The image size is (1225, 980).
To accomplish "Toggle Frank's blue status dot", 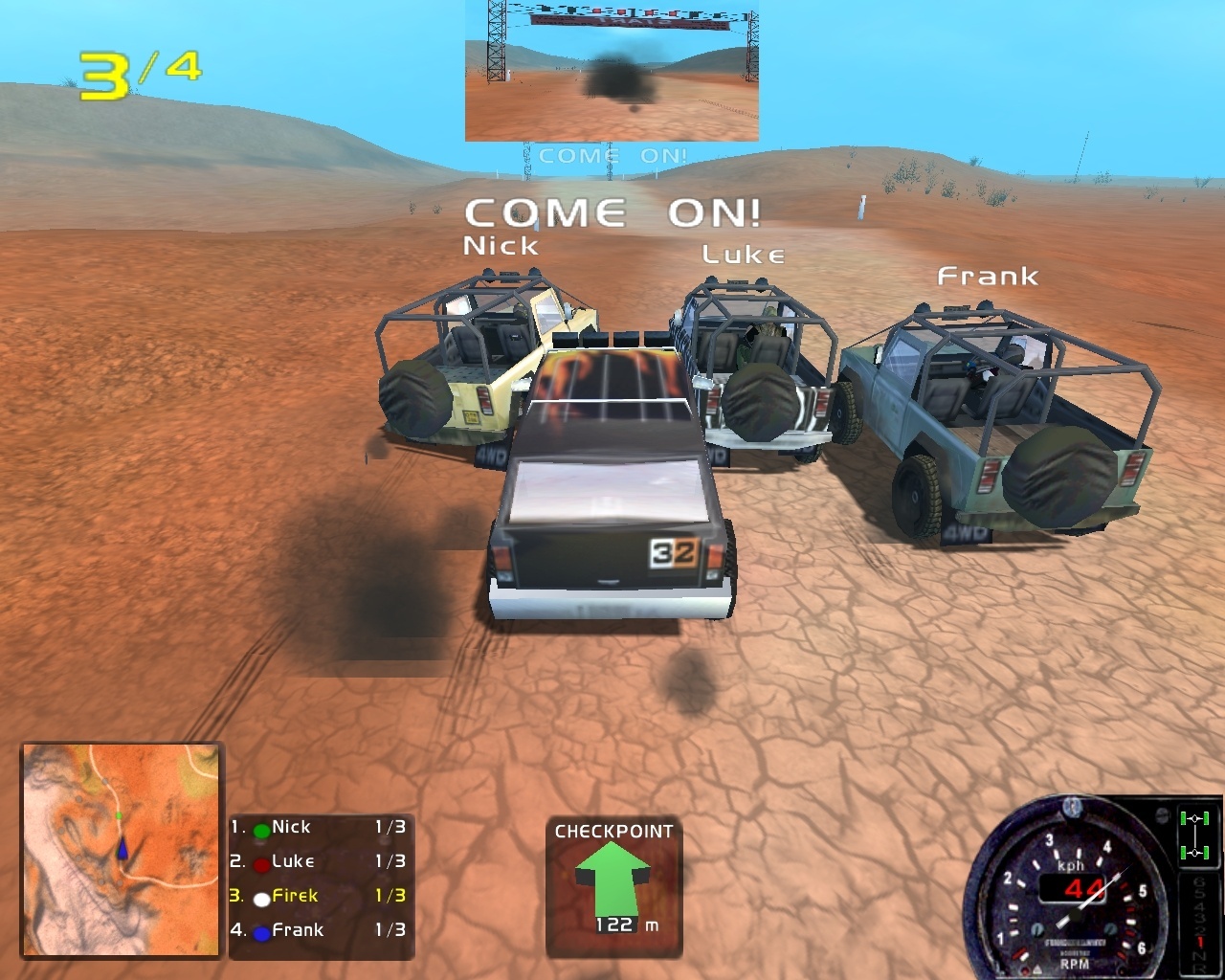I will (261, 930).
